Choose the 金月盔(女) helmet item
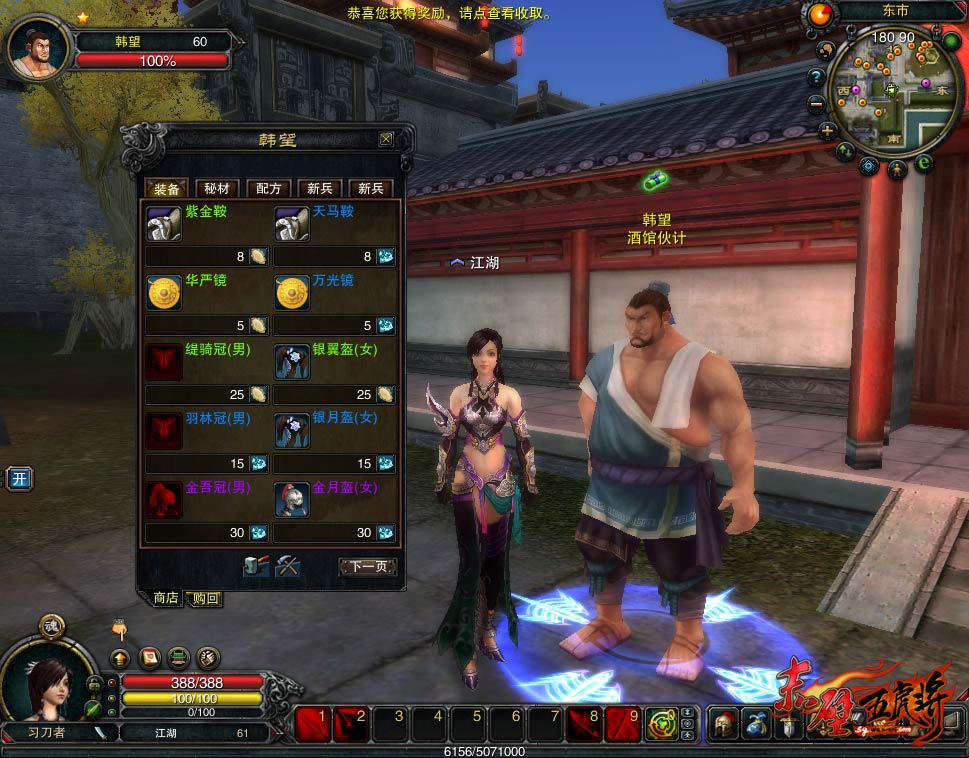Image resolution: width=969 pixels, height=758 pixels. (x=292, y=499)
